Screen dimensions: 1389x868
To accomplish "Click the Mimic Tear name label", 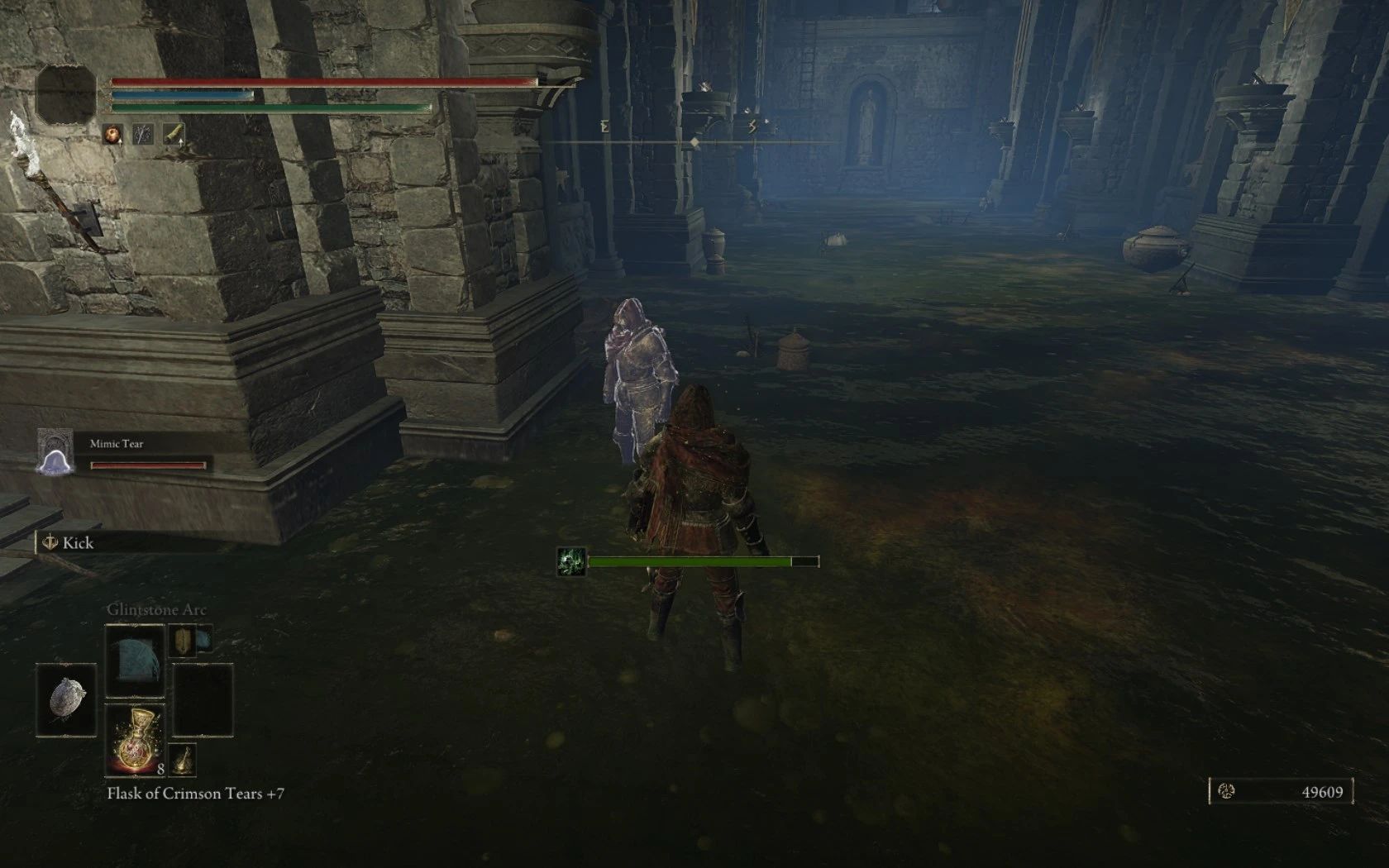I will 116,442.
